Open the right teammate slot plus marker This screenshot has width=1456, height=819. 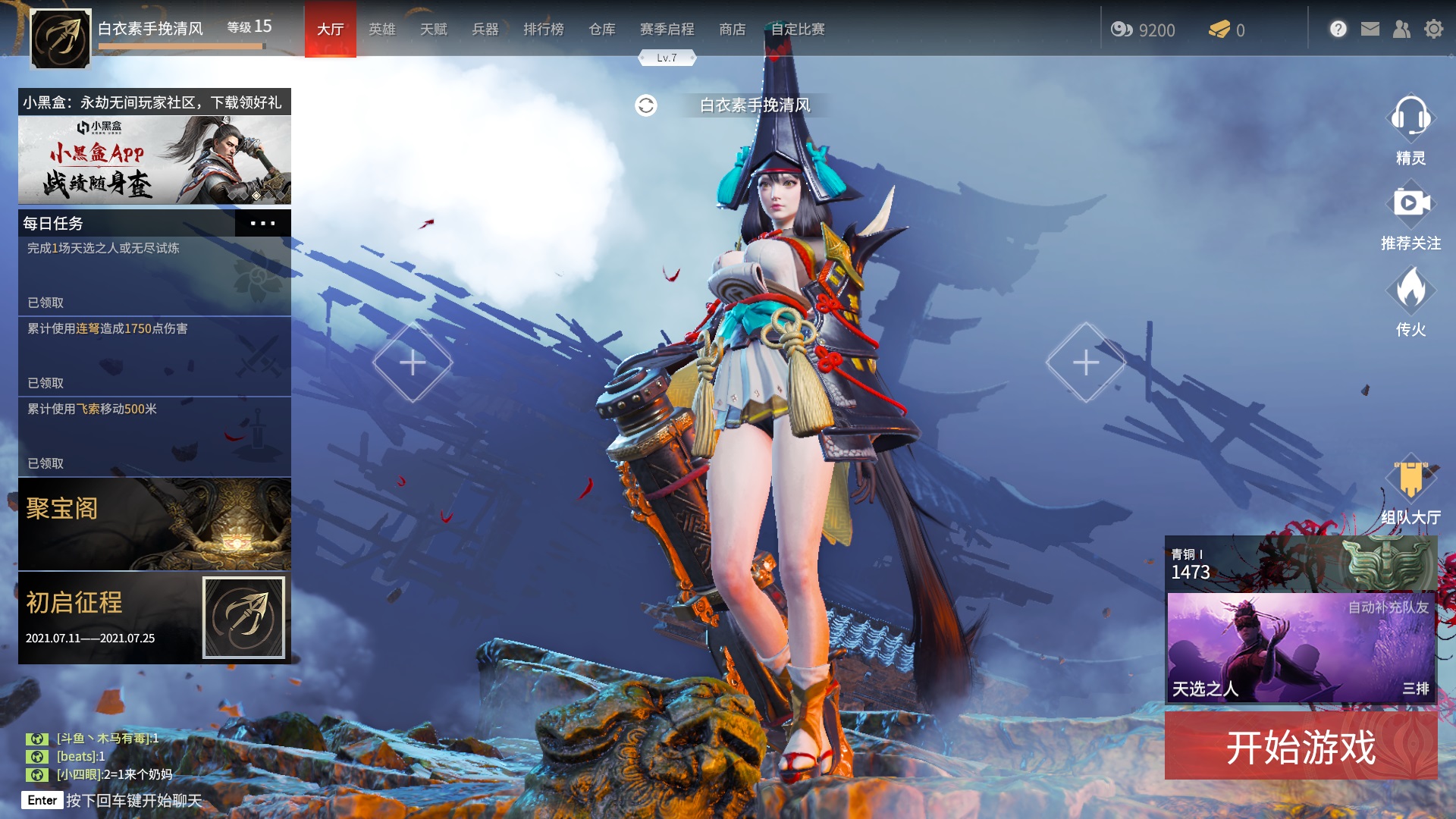tap(1086, 362)
